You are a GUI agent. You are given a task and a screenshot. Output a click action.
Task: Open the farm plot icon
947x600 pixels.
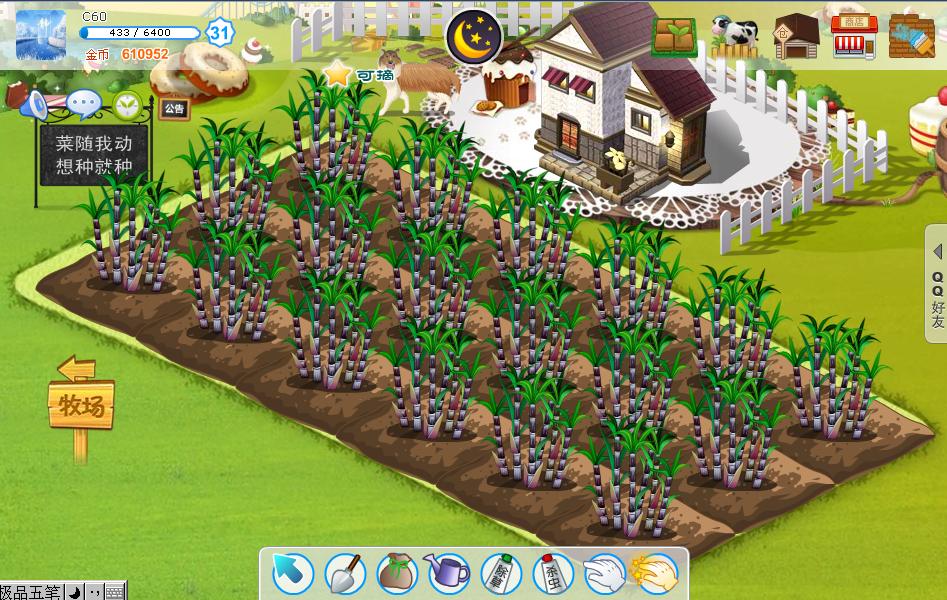pos(676,36)
